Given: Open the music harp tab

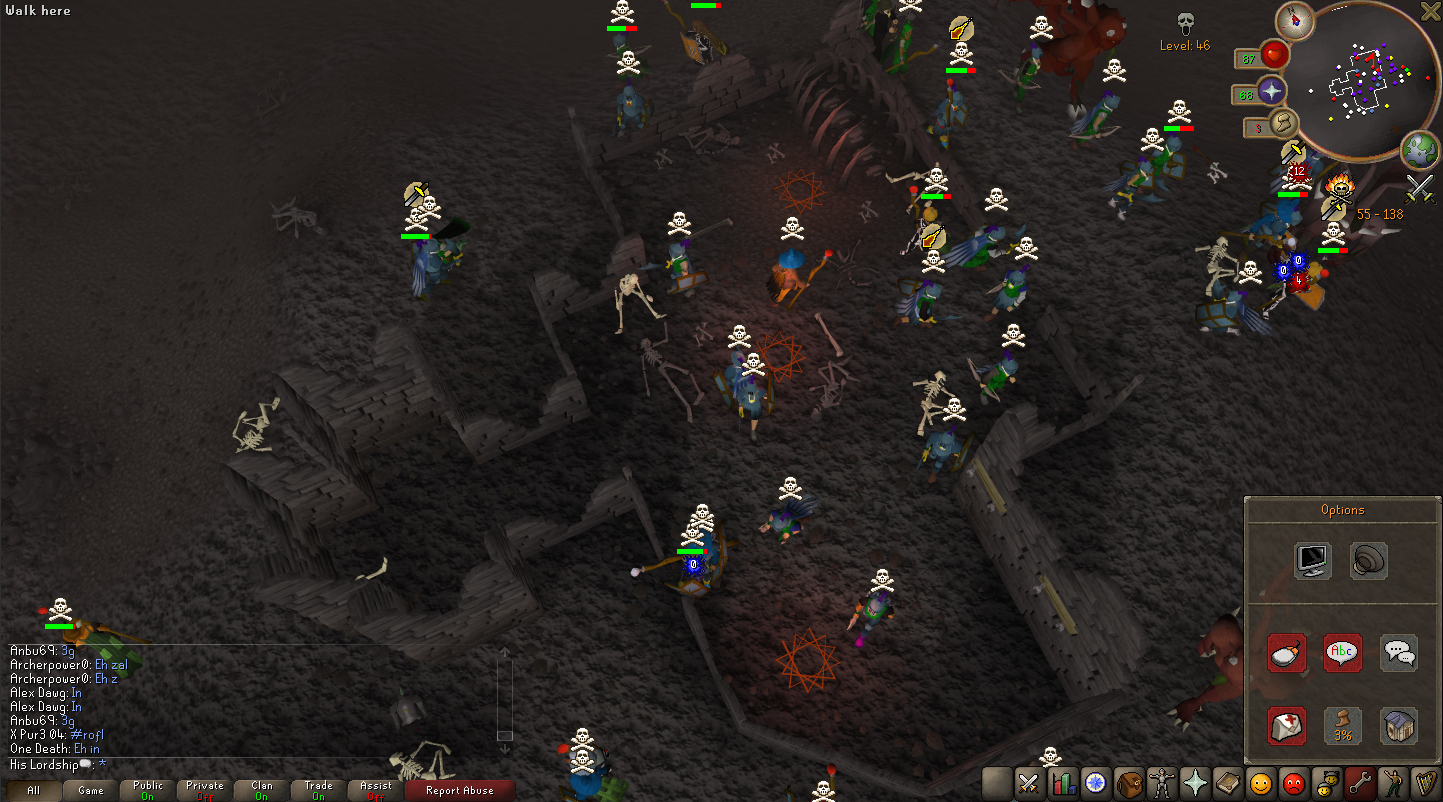Looking at the screenshot, I should tap(1425, 782).
